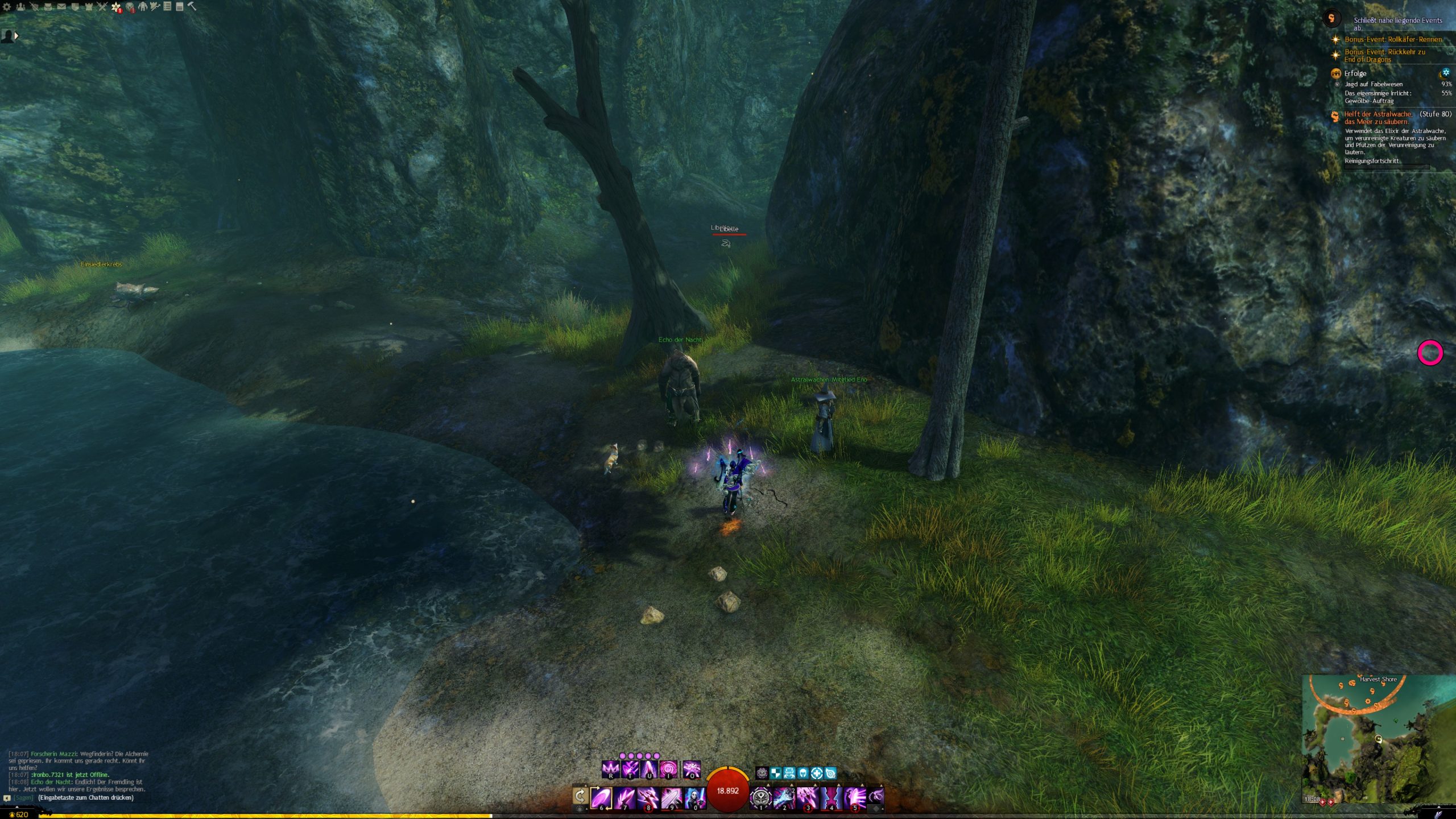The height and width of the screenshot is (819, 1456).
Task: Use the crown-shaped skill bound to R
Action: pyautogui.click(x=610, y=770)
